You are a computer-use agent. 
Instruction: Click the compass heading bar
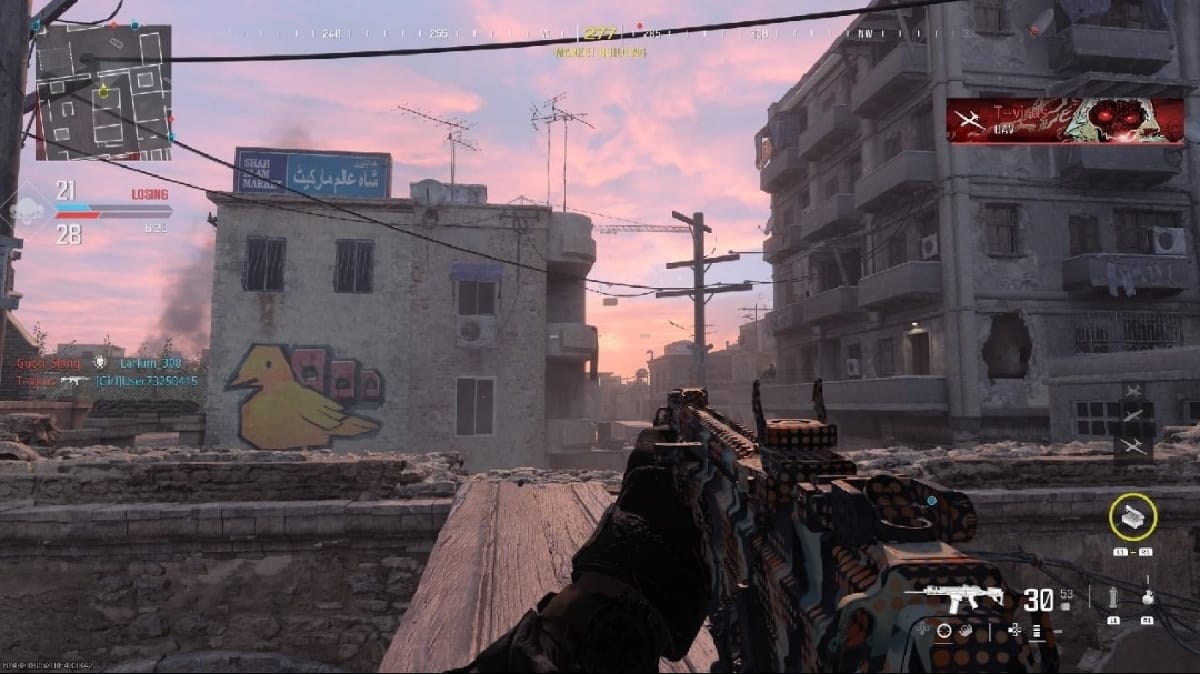pyautogui.click(x=600, y=34)
